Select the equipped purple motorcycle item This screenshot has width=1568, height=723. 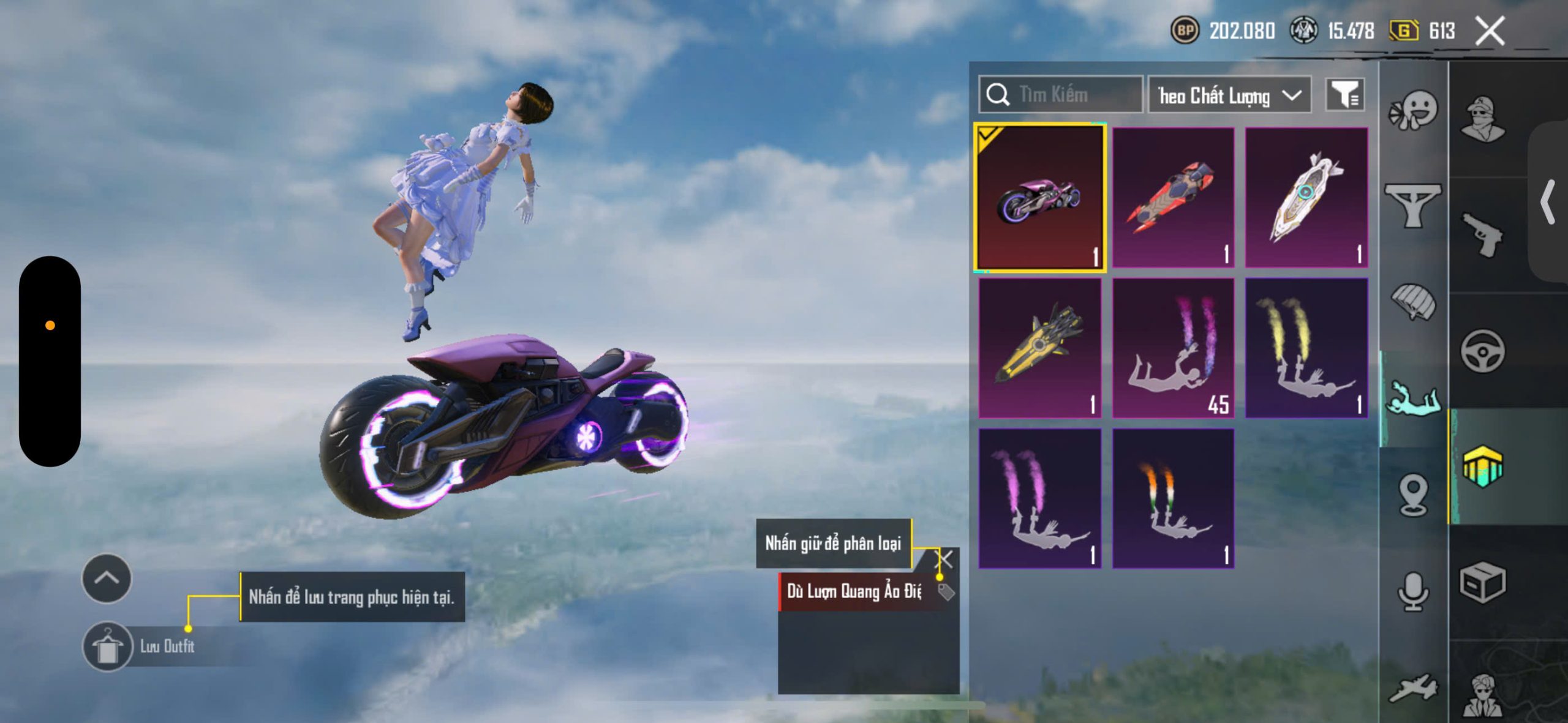click(x=1040, y=197)
